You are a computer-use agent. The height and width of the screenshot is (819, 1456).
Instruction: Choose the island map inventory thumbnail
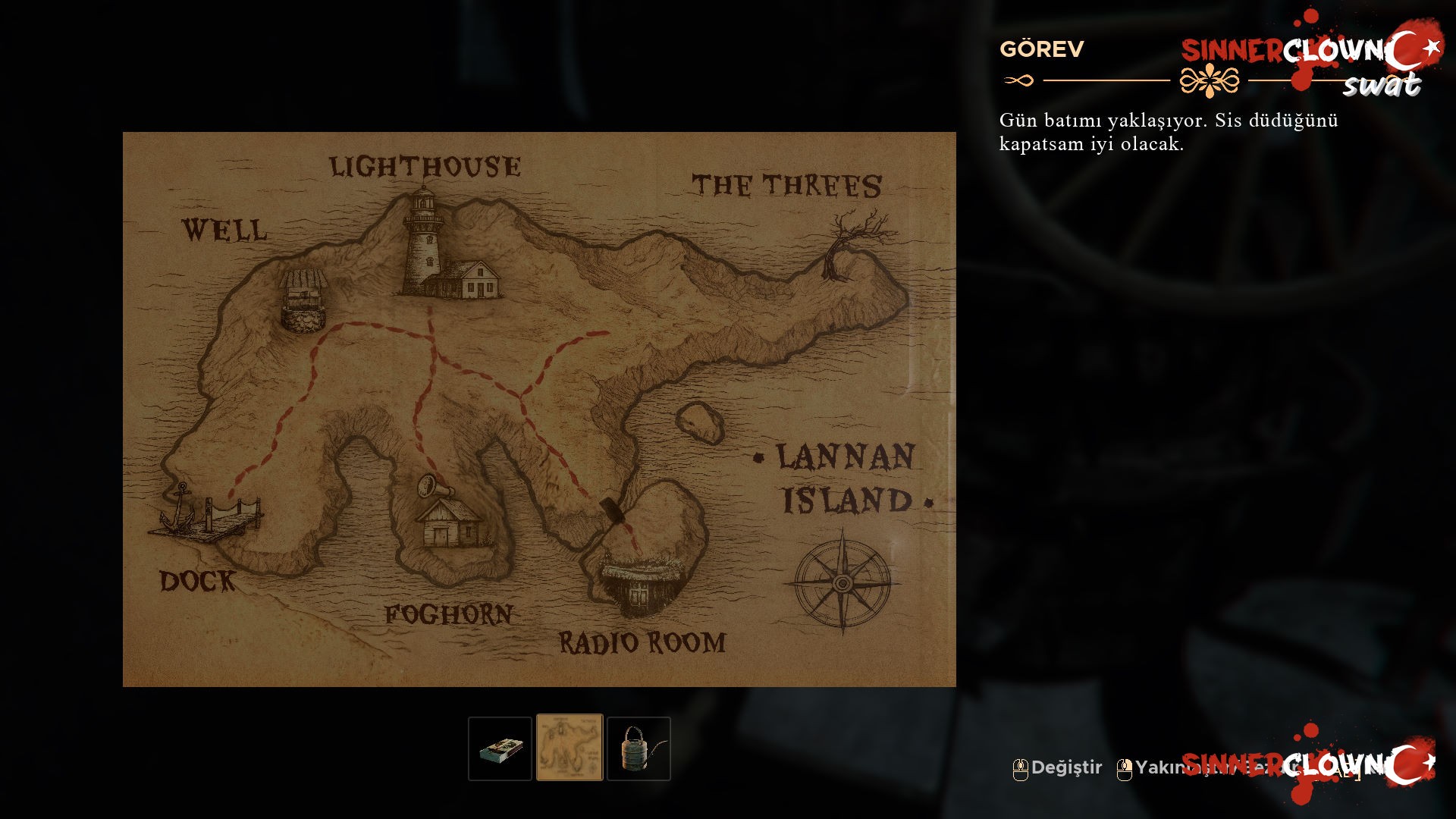[570, 748]
